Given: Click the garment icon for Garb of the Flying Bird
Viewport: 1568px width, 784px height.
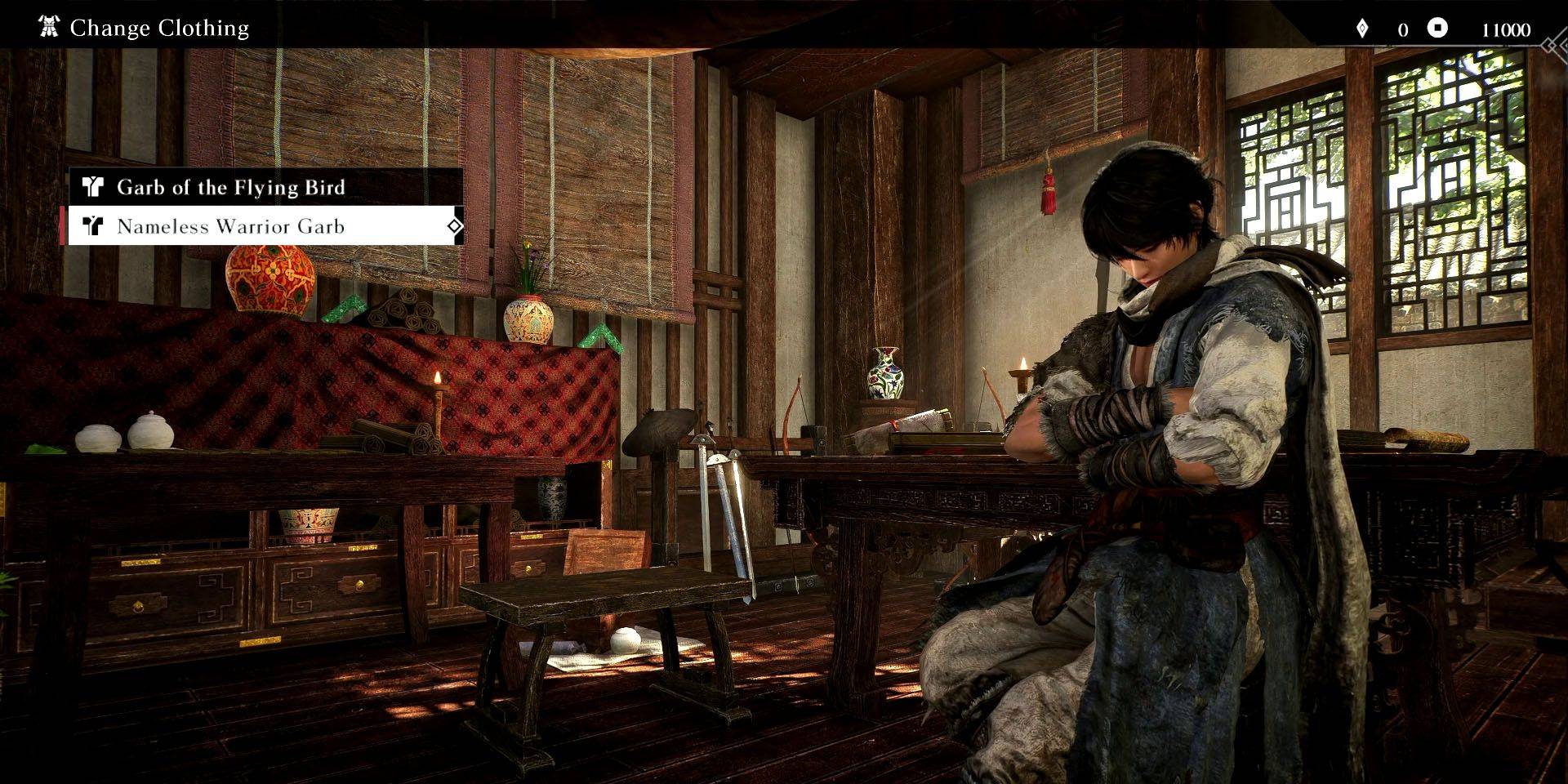Looking at the screenshot, I should coord(92,187).
